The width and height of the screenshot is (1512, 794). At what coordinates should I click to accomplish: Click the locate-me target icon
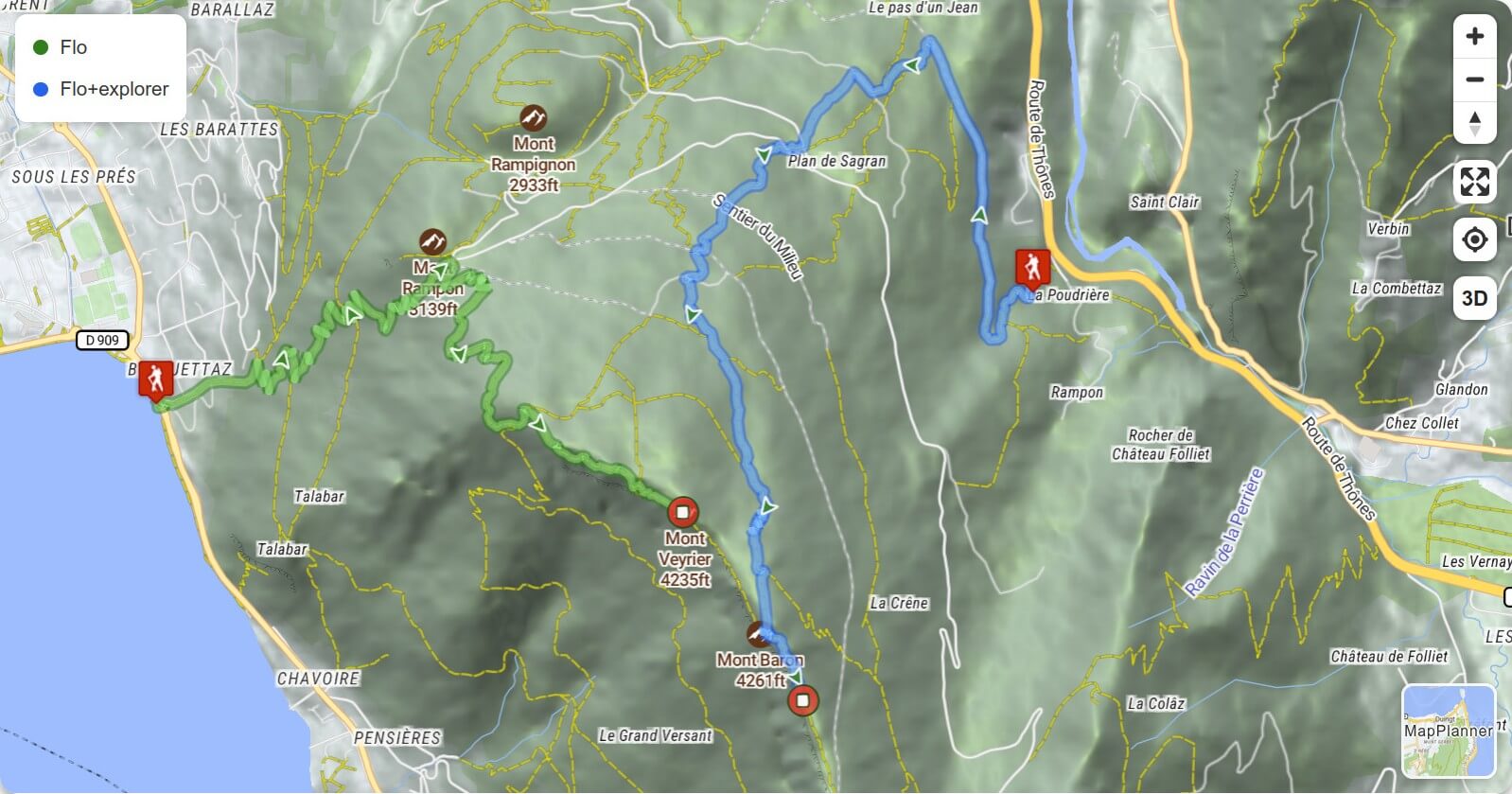(1474, 240)
